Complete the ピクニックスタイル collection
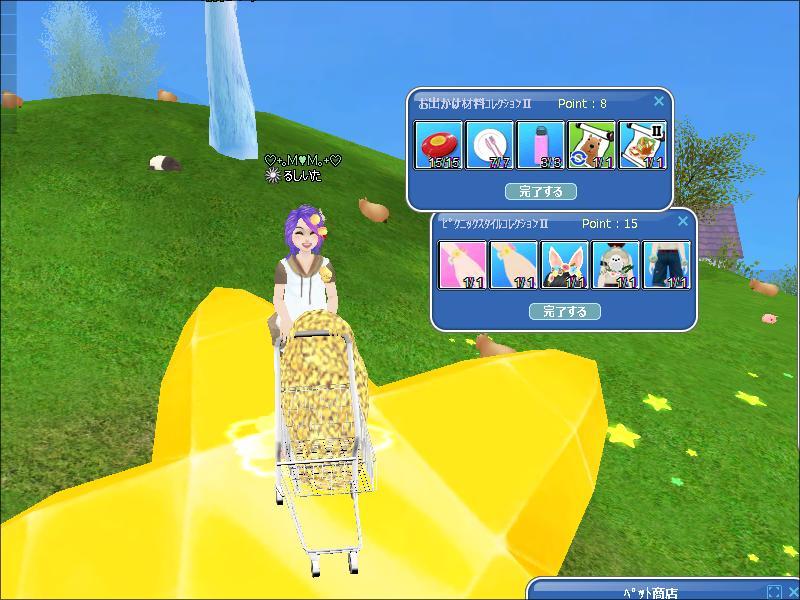Image resolution: width=800 pixels, height=600 pixels. 565,311
